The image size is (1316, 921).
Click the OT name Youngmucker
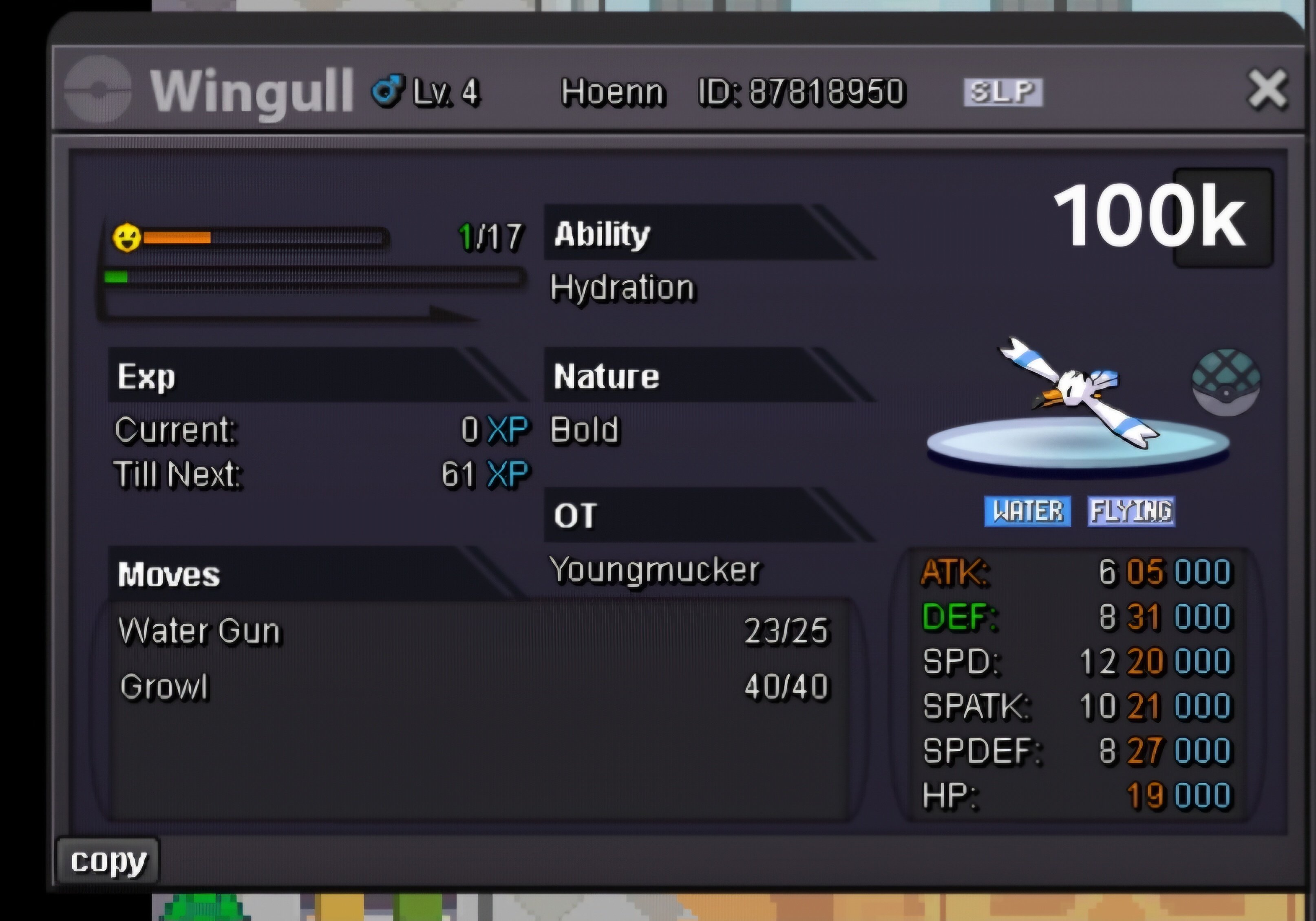point(655,570)
